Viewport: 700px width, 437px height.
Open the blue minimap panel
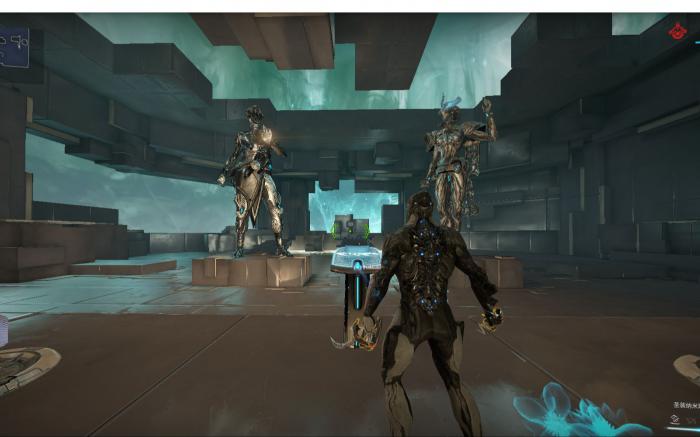pos(13,46)
